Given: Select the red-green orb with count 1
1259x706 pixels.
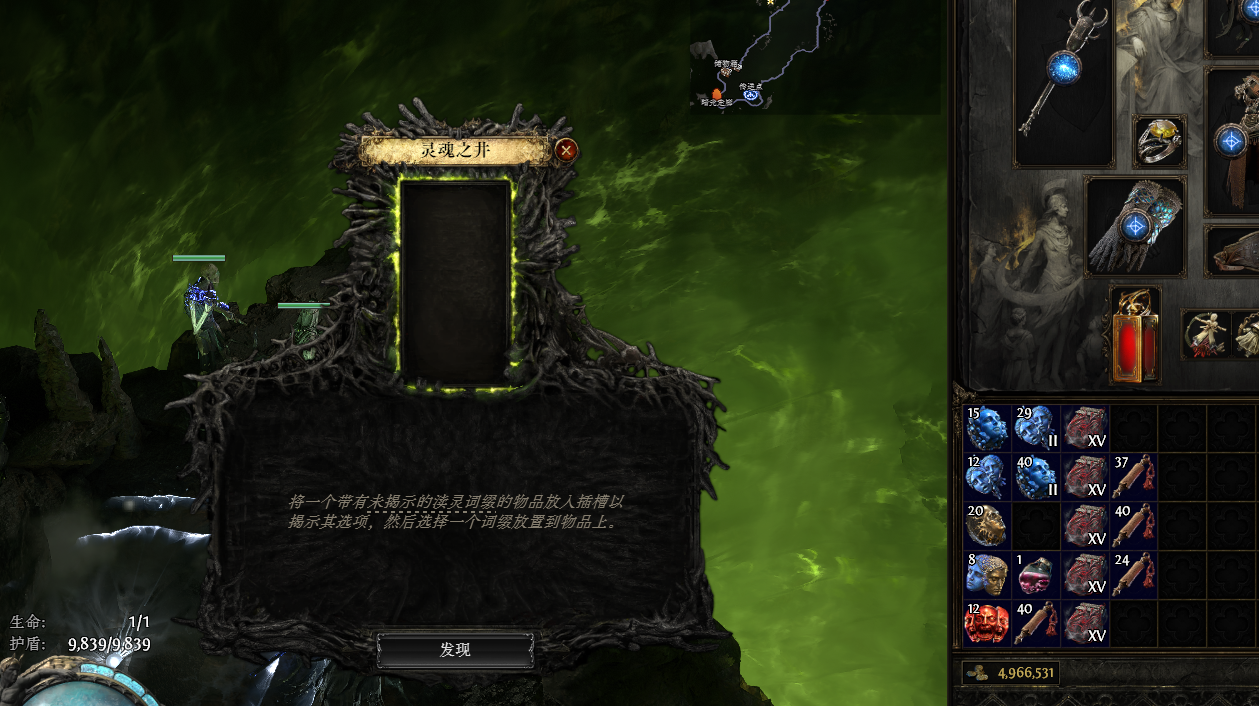Looking at the screenshot, I should pos(1035,574).
